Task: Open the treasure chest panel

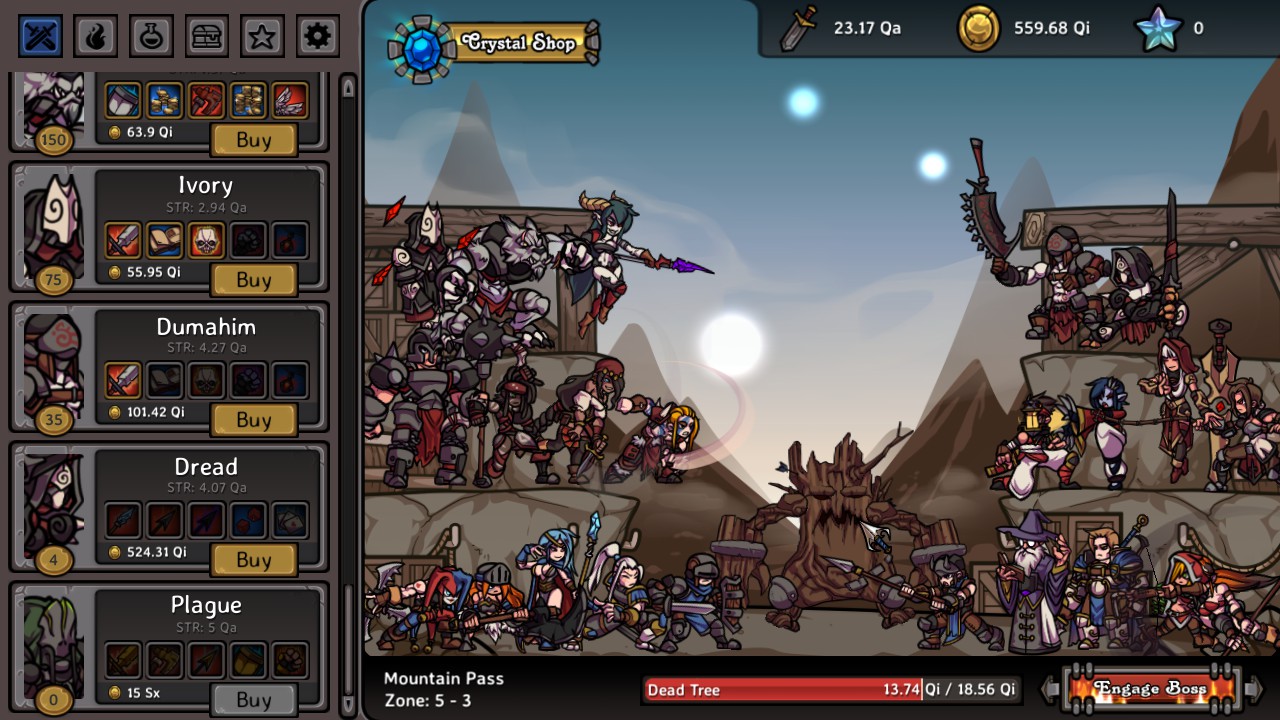Action: coord(205,35)
